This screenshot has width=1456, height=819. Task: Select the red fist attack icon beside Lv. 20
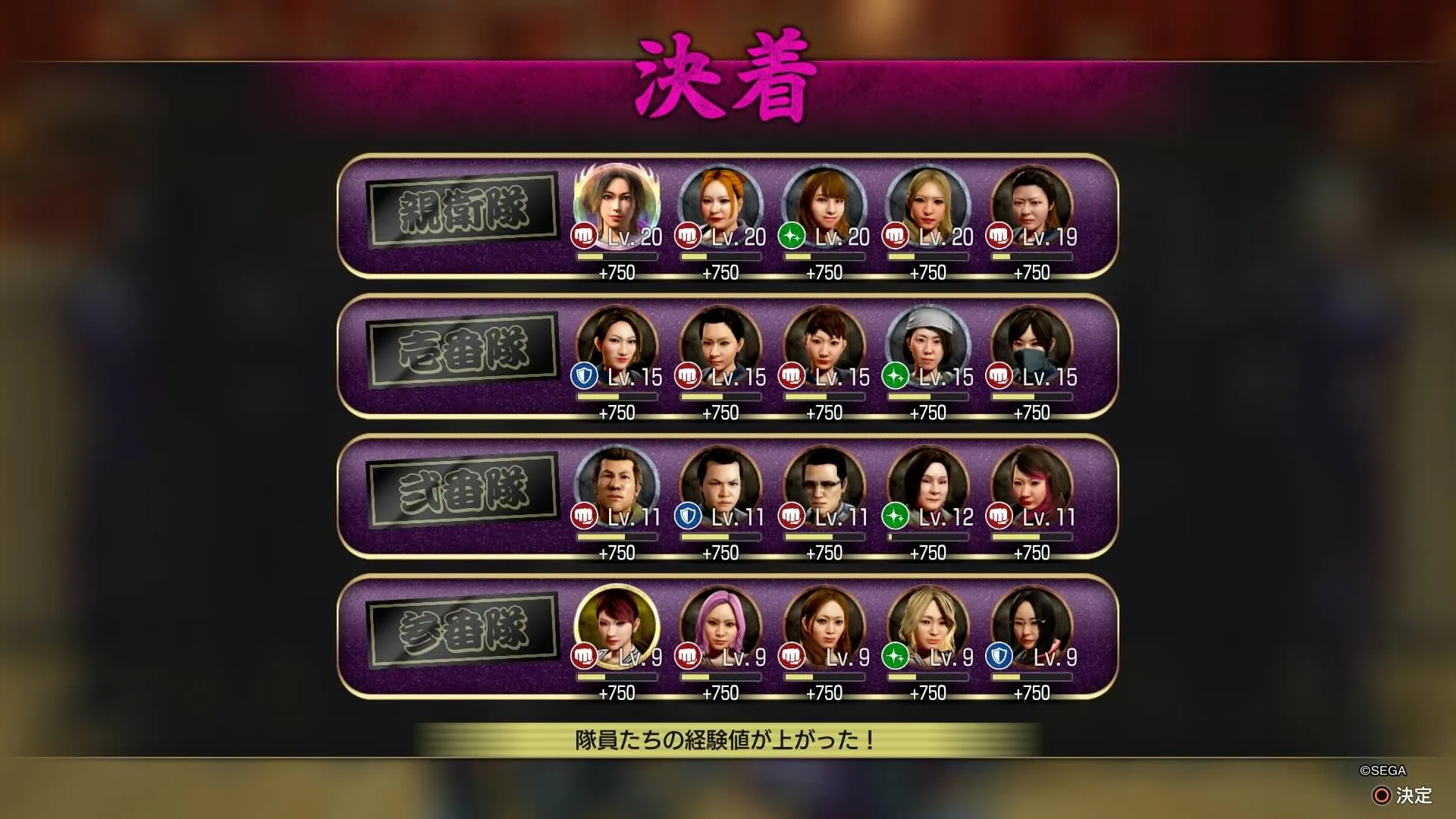[582, 237]
